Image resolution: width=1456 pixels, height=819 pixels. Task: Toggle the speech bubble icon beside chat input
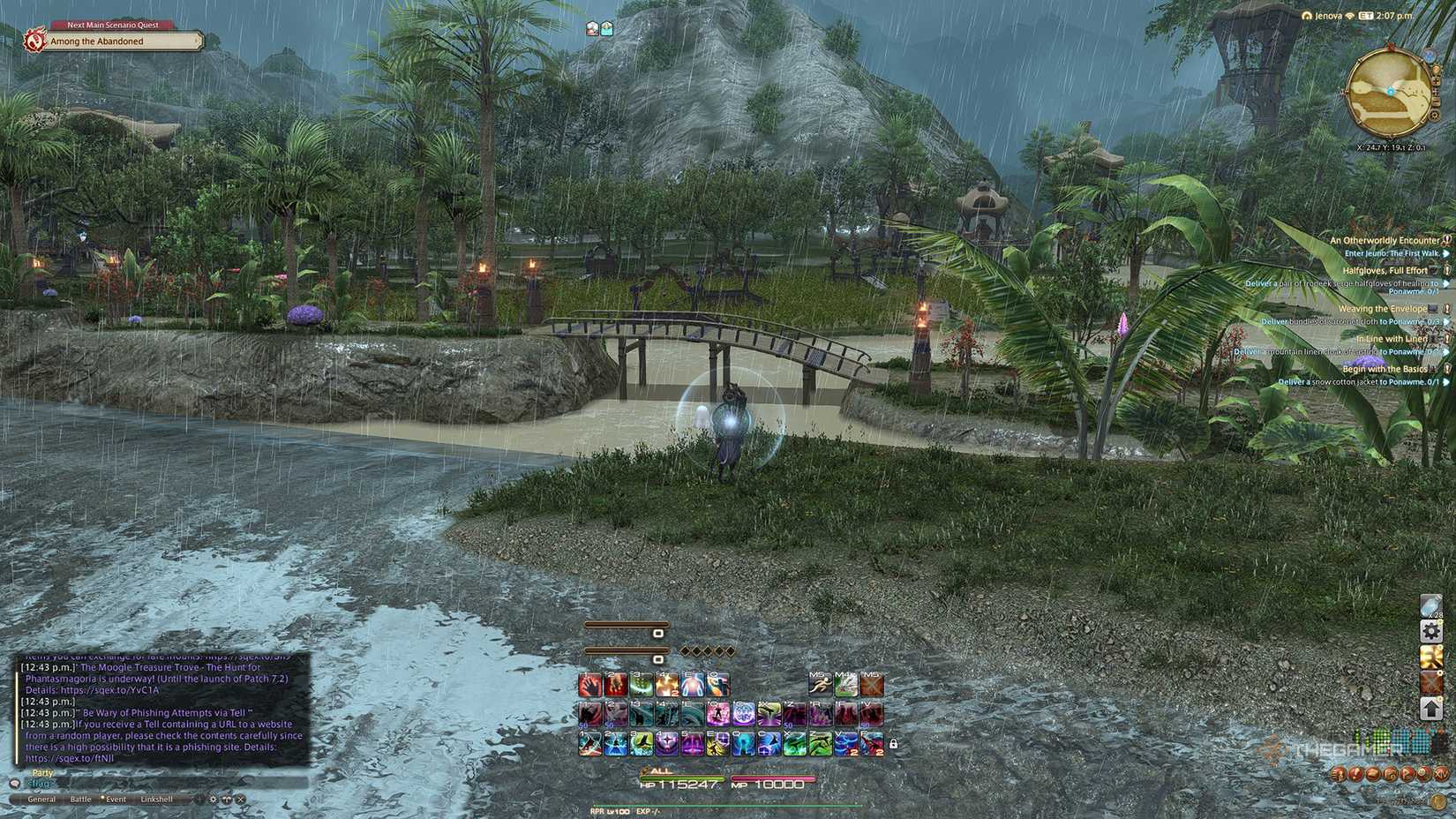[x=15, y=784]
